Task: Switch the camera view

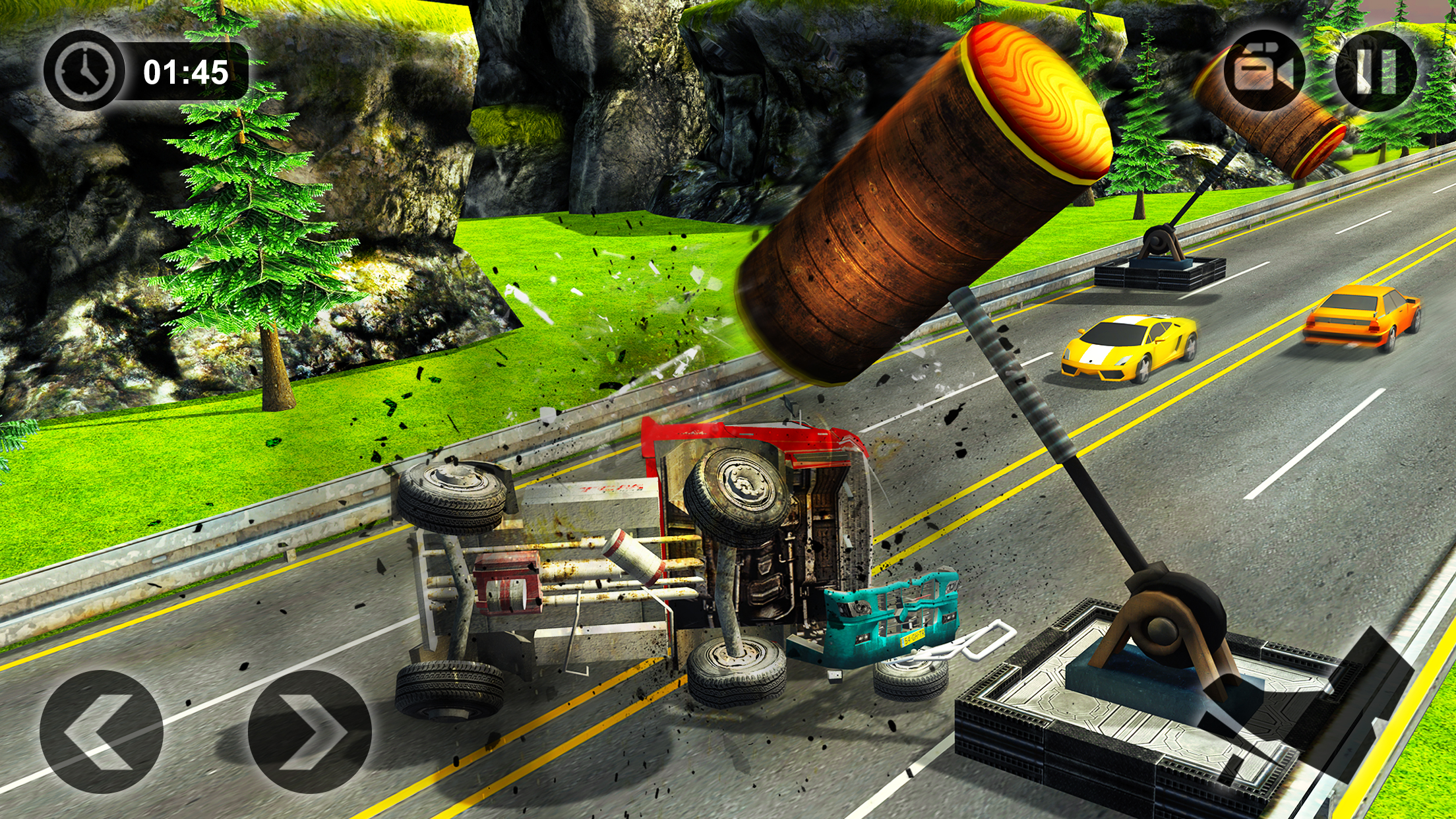Action: coord(1263,71)
